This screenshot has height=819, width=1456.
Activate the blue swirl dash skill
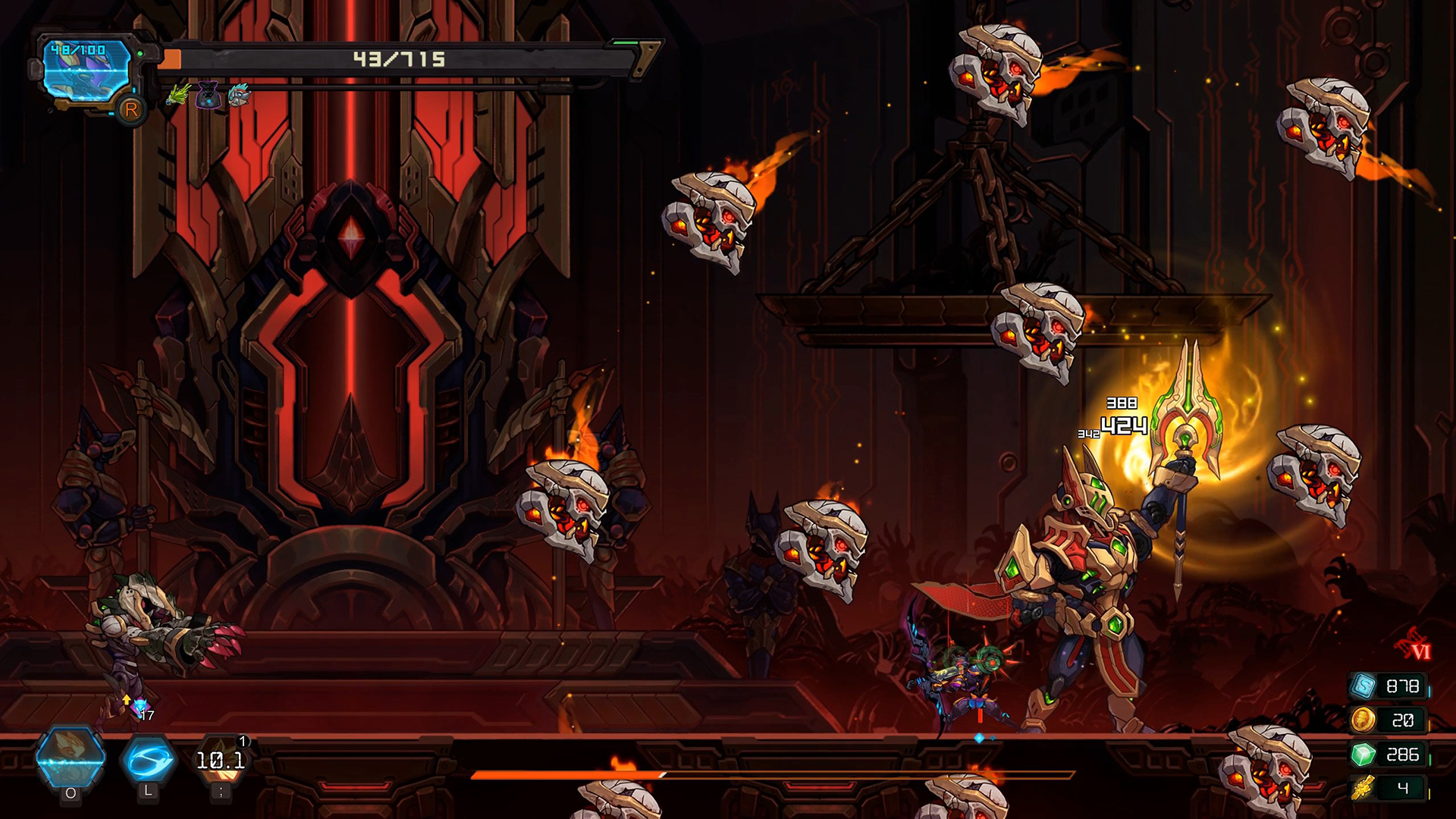point(148,759)
